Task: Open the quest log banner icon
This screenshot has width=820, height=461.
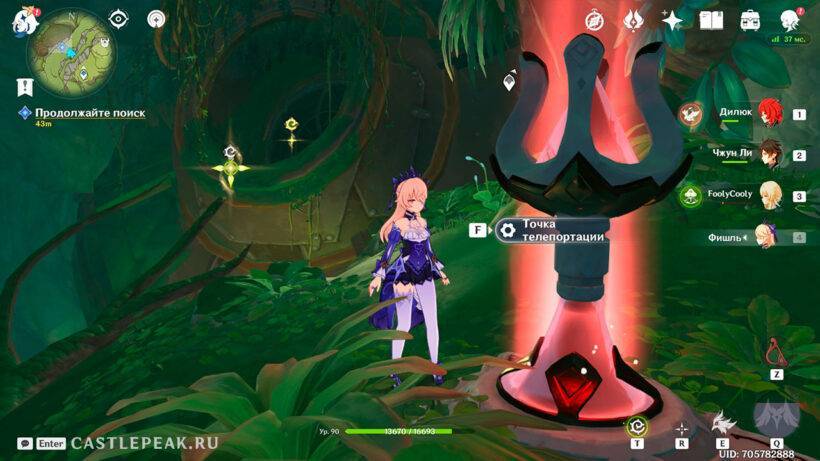Action: (22, 86)
